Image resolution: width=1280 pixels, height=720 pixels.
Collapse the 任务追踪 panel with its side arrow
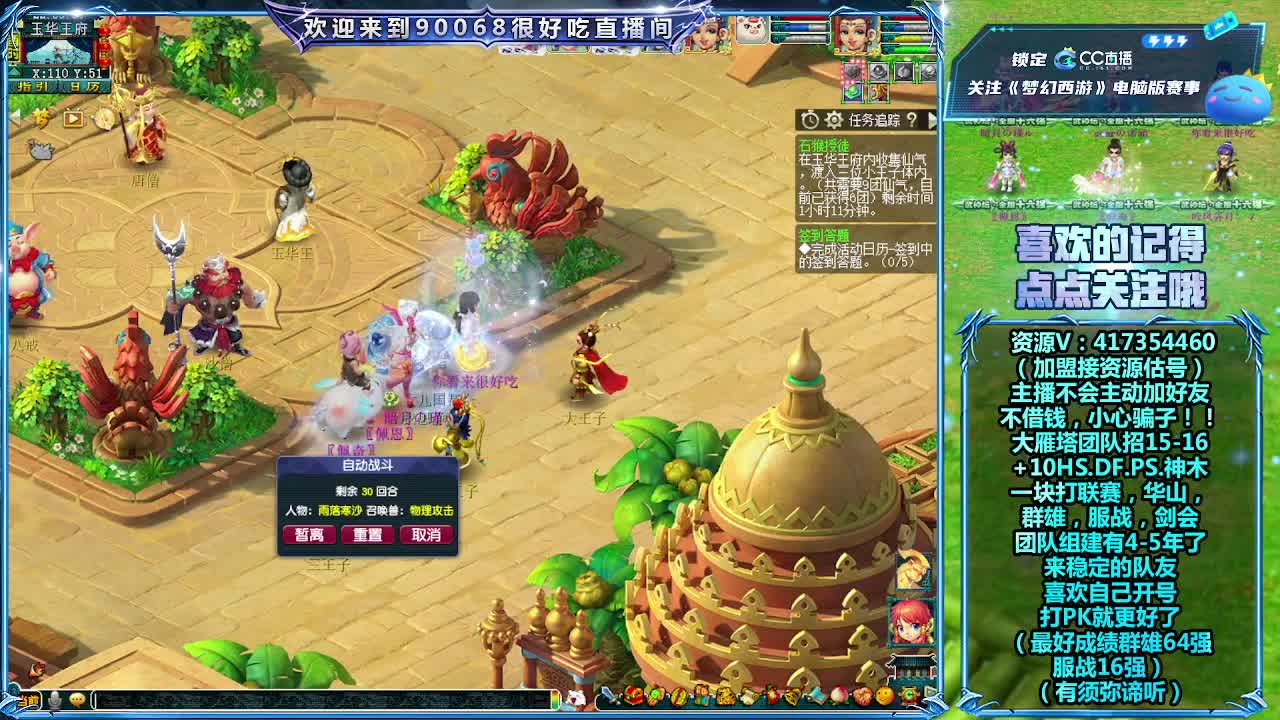934,121
